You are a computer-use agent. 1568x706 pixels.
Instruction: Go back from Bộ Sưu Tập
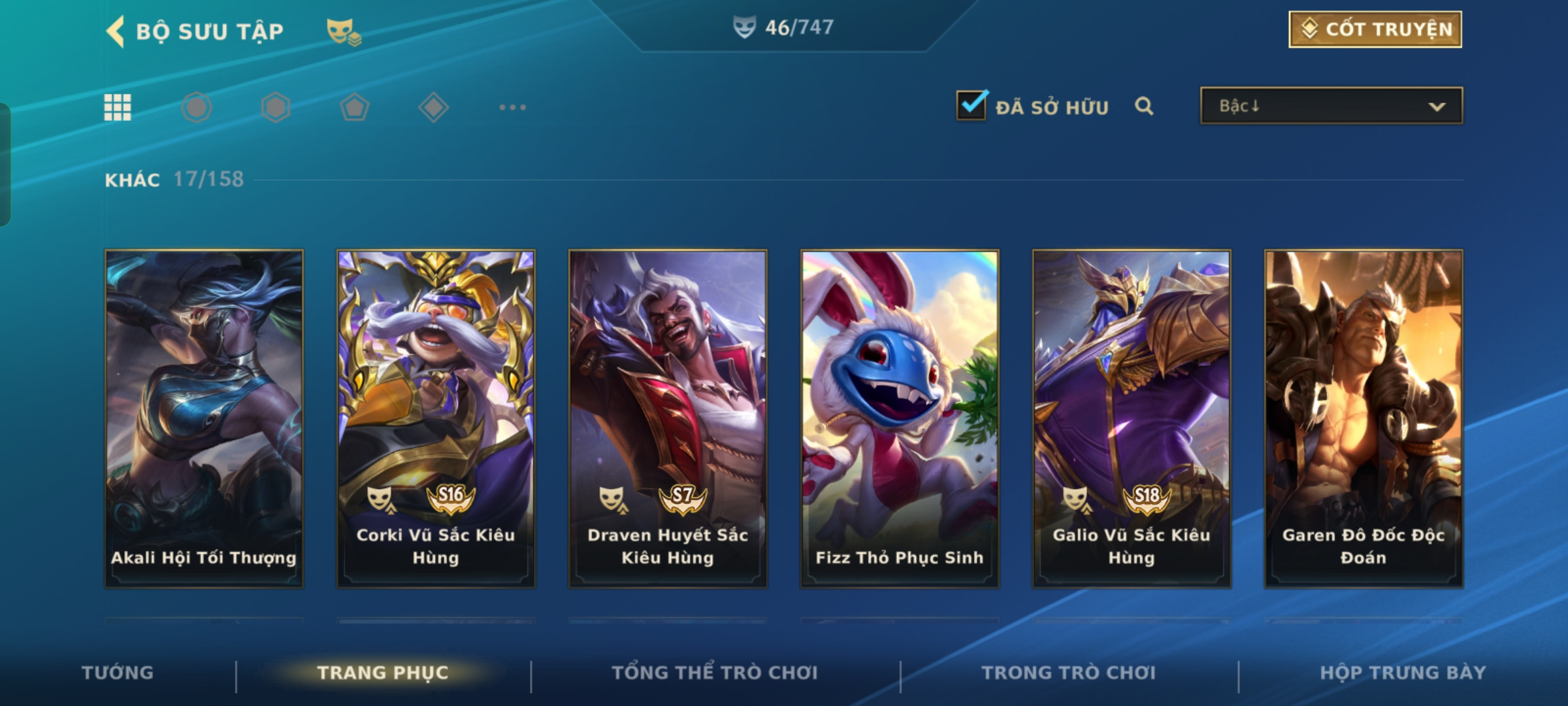coord(116,31)
